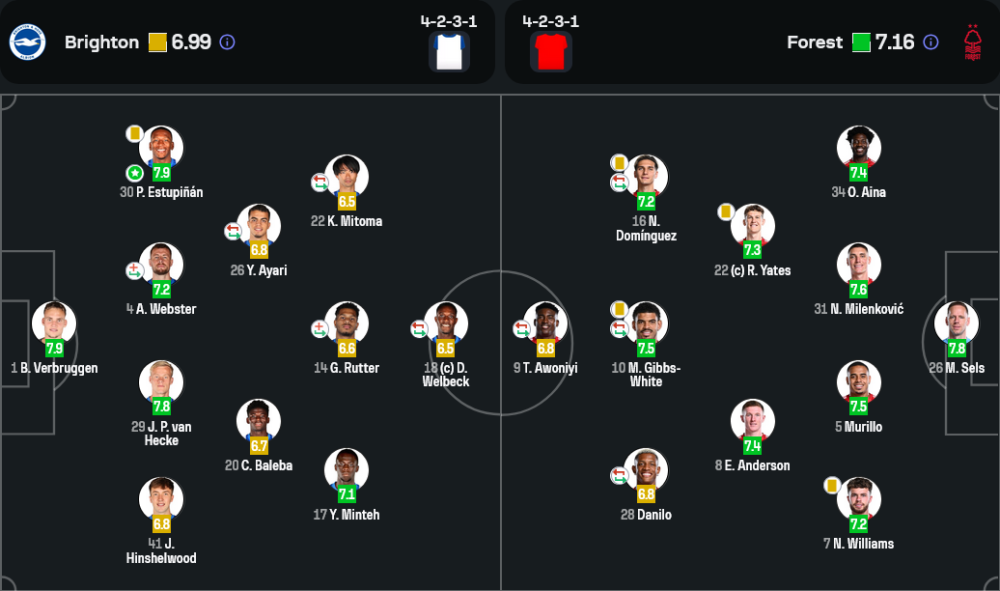The image size is (1000, 591).
Task: Click Danilo's player portrait
Action: [646, 471]
